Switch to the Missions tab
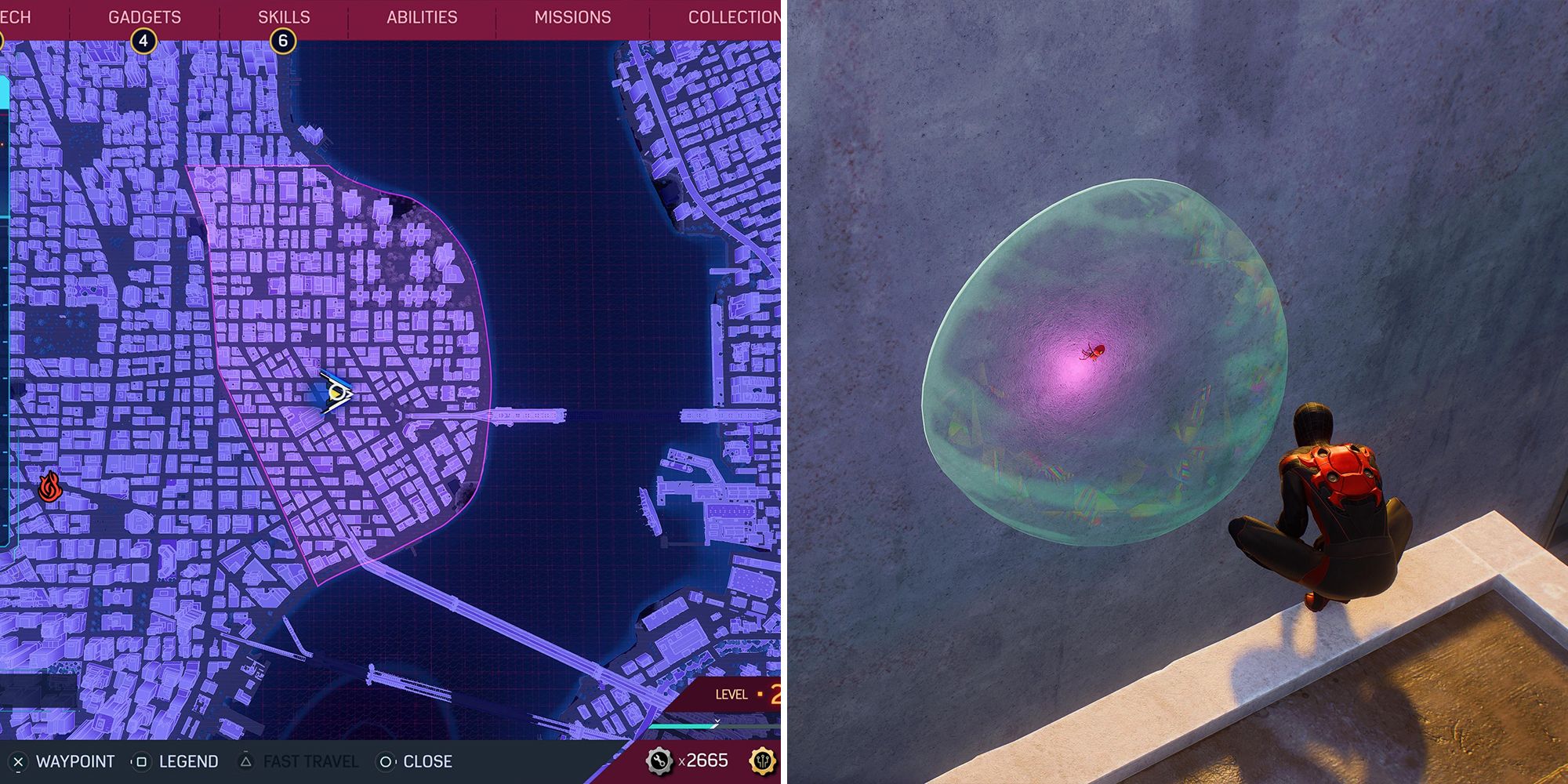1568x784 pixels. tap(572, 16)
